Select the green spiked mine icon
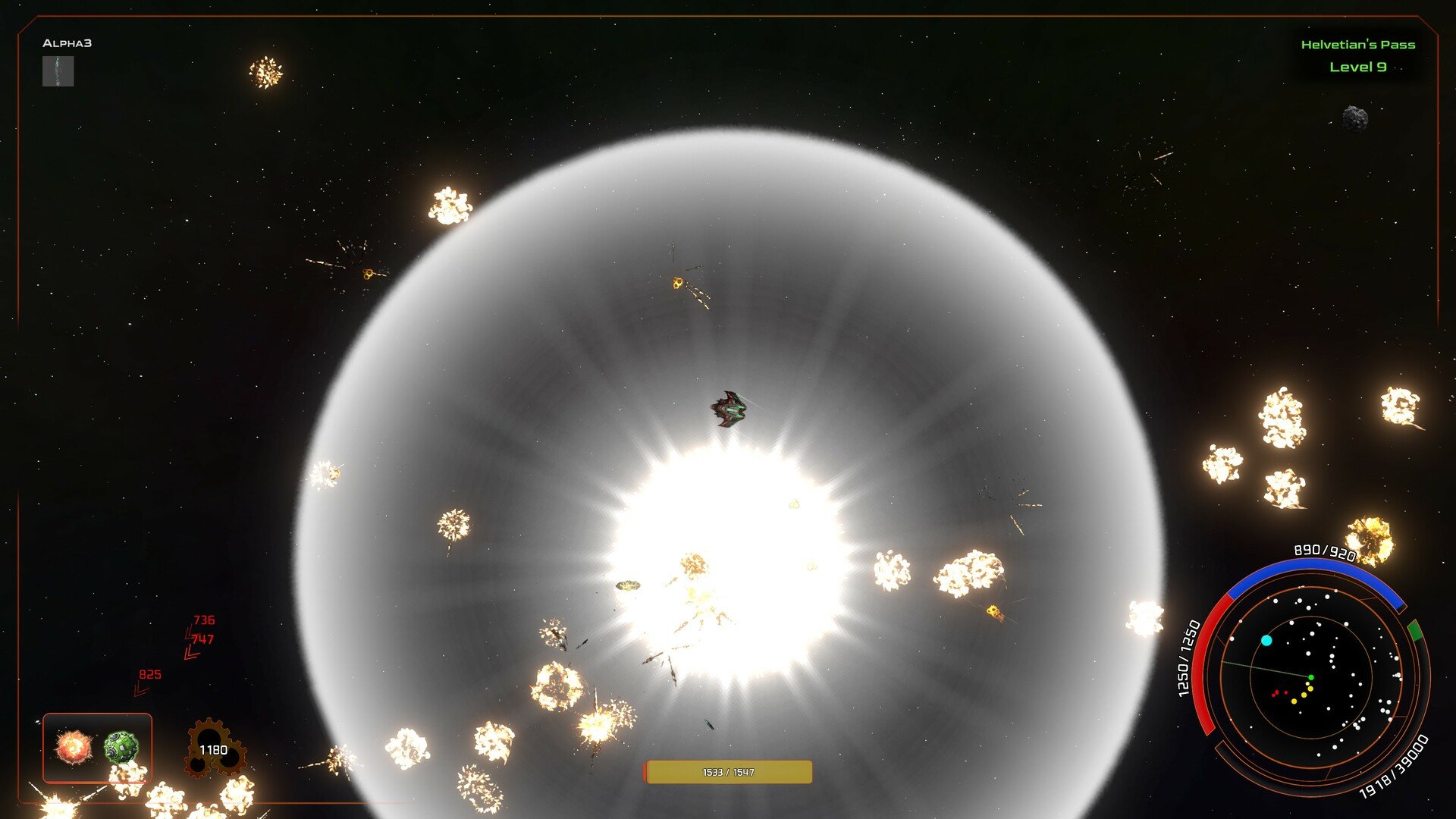 point(121,747)
